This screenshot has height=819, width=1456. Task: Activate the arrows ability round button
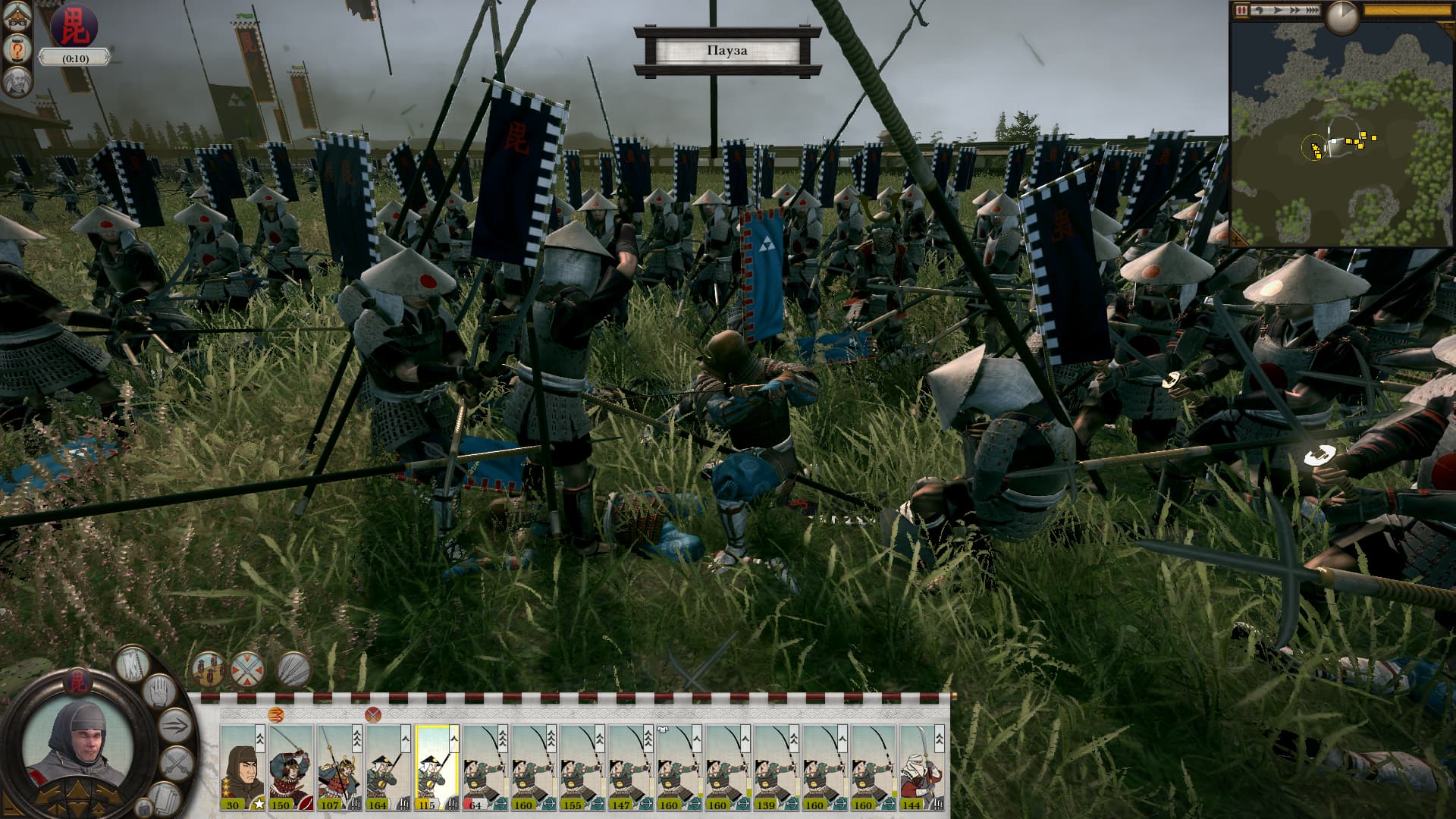(x=293, y=669)
